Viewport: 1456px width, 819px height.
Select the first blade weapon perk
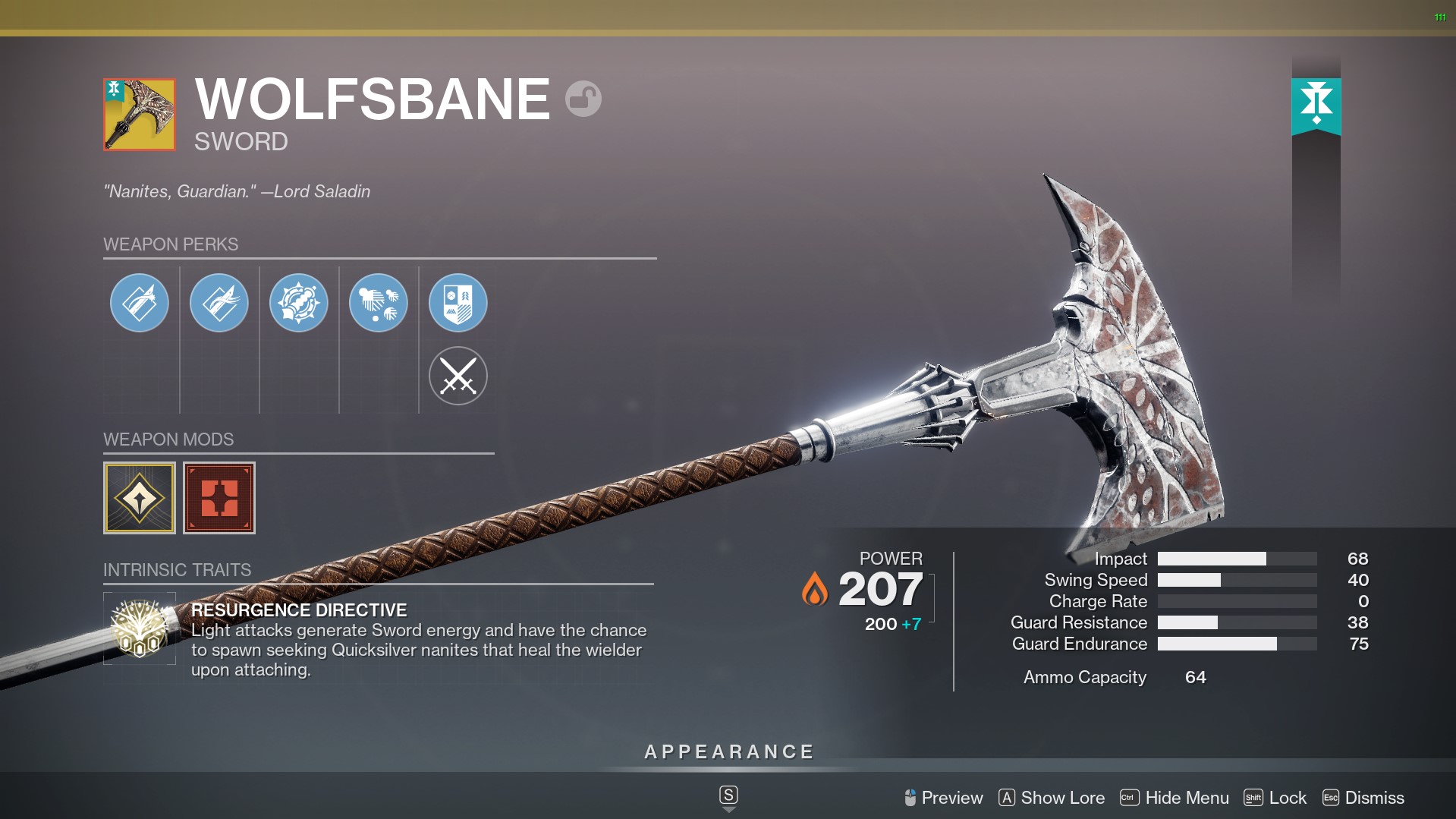(140, 303)
